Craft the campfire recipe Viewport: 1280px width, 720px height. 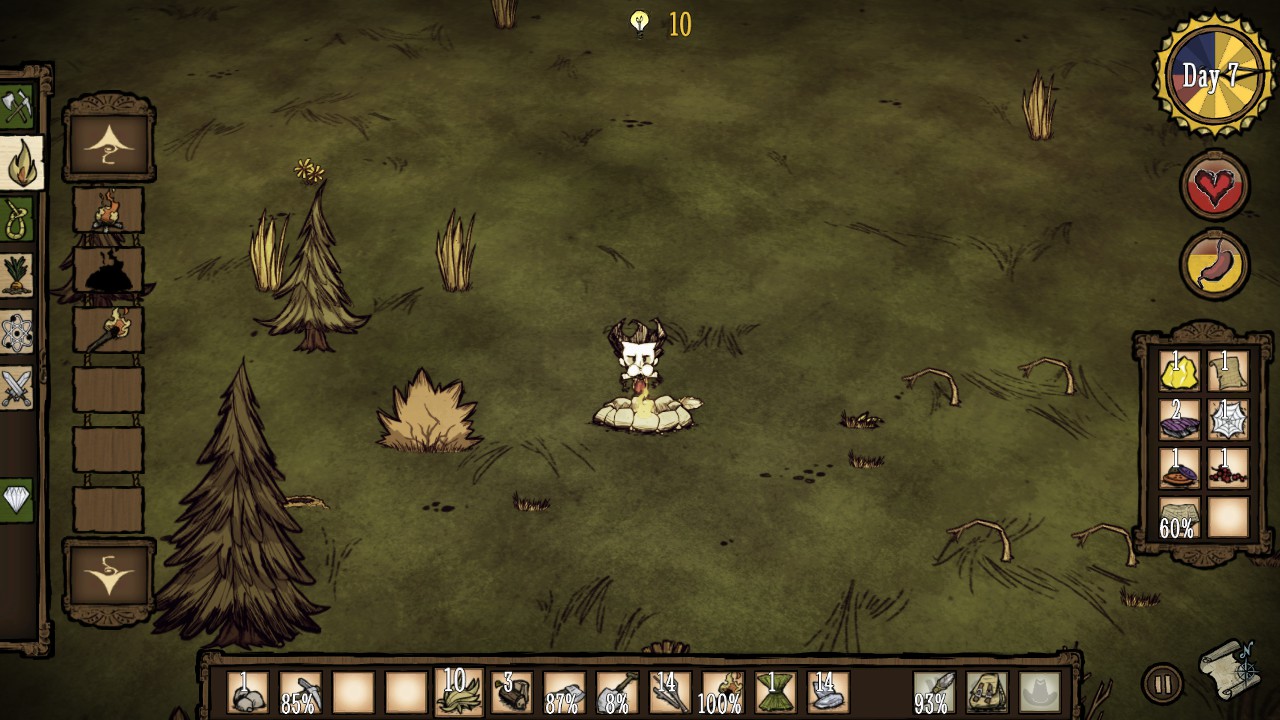(108, 212)
